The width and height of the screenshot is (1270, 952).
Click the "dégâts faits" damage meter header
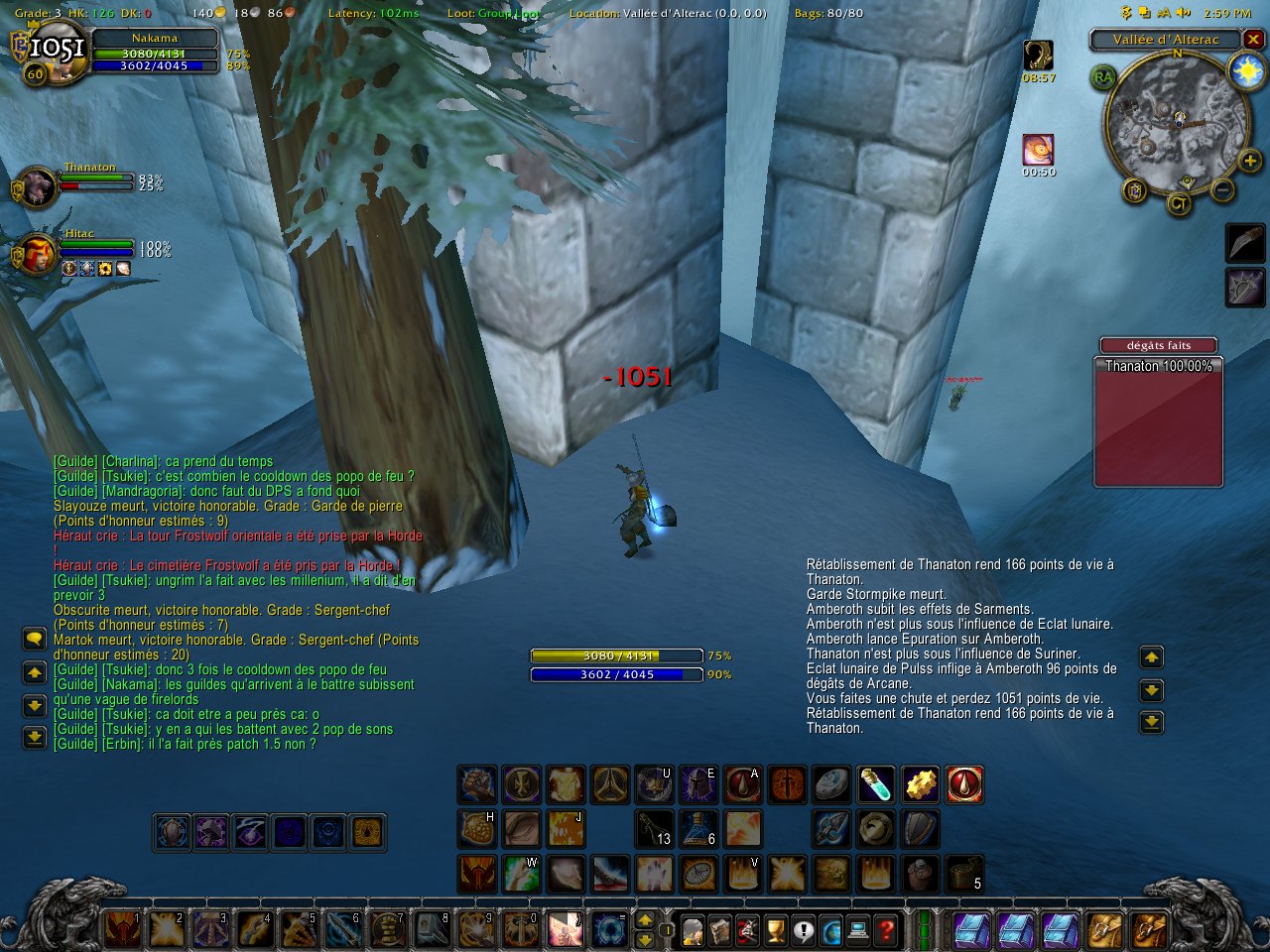[1158, 345]
